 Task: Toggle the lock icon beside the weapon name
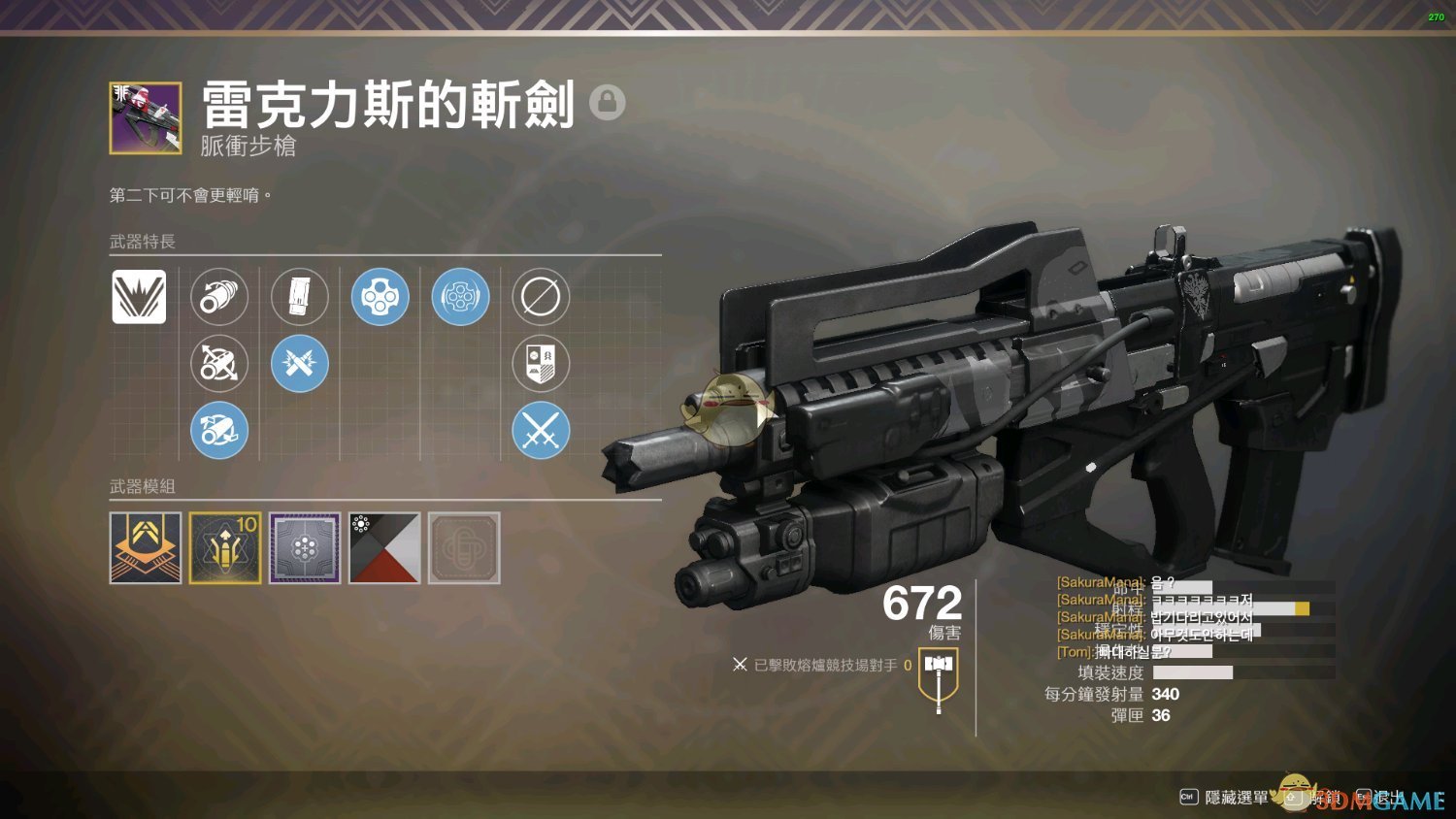[608, 102]
